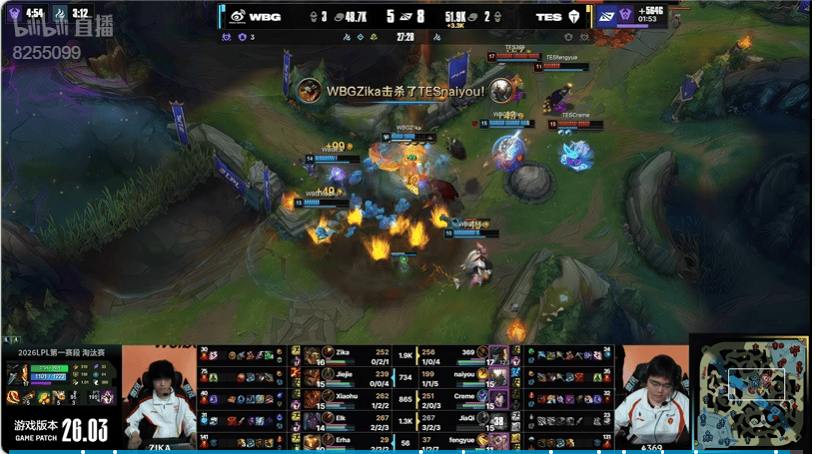
Task: Click the WBG team logo in top bar
Action: tap(237, 16)
